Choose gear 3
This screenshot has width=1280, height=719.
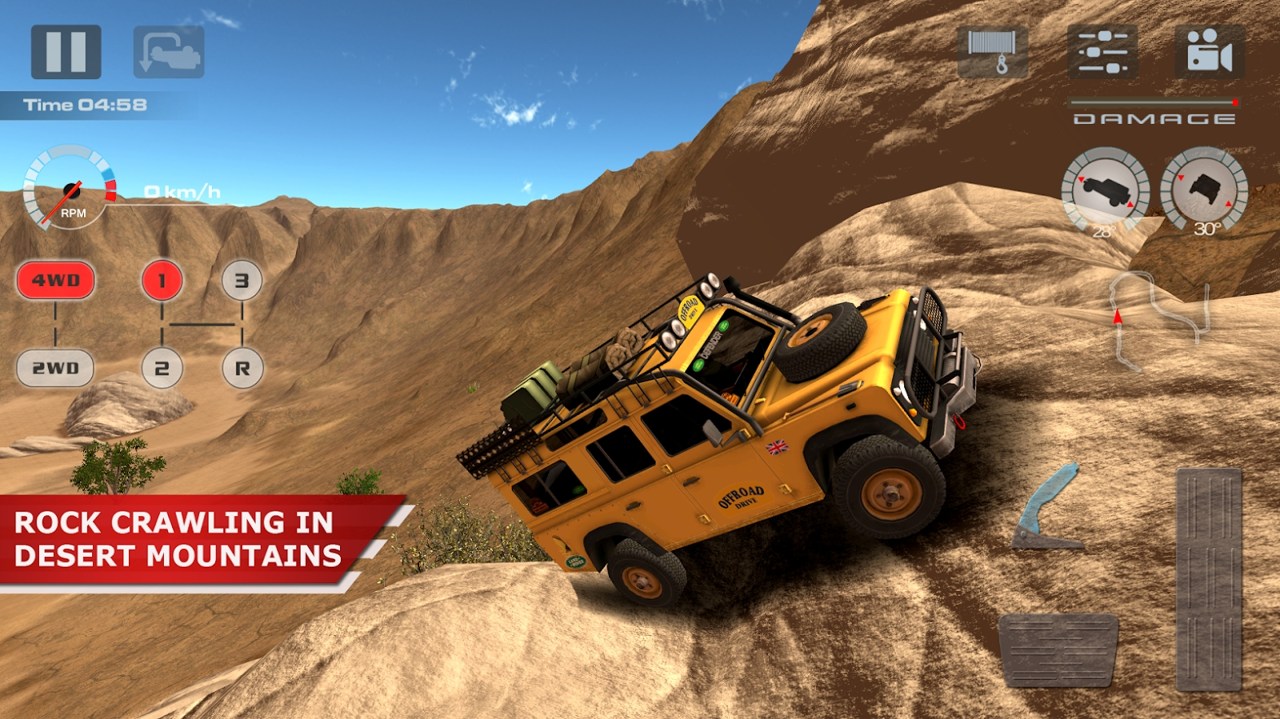tap(242, 281)
